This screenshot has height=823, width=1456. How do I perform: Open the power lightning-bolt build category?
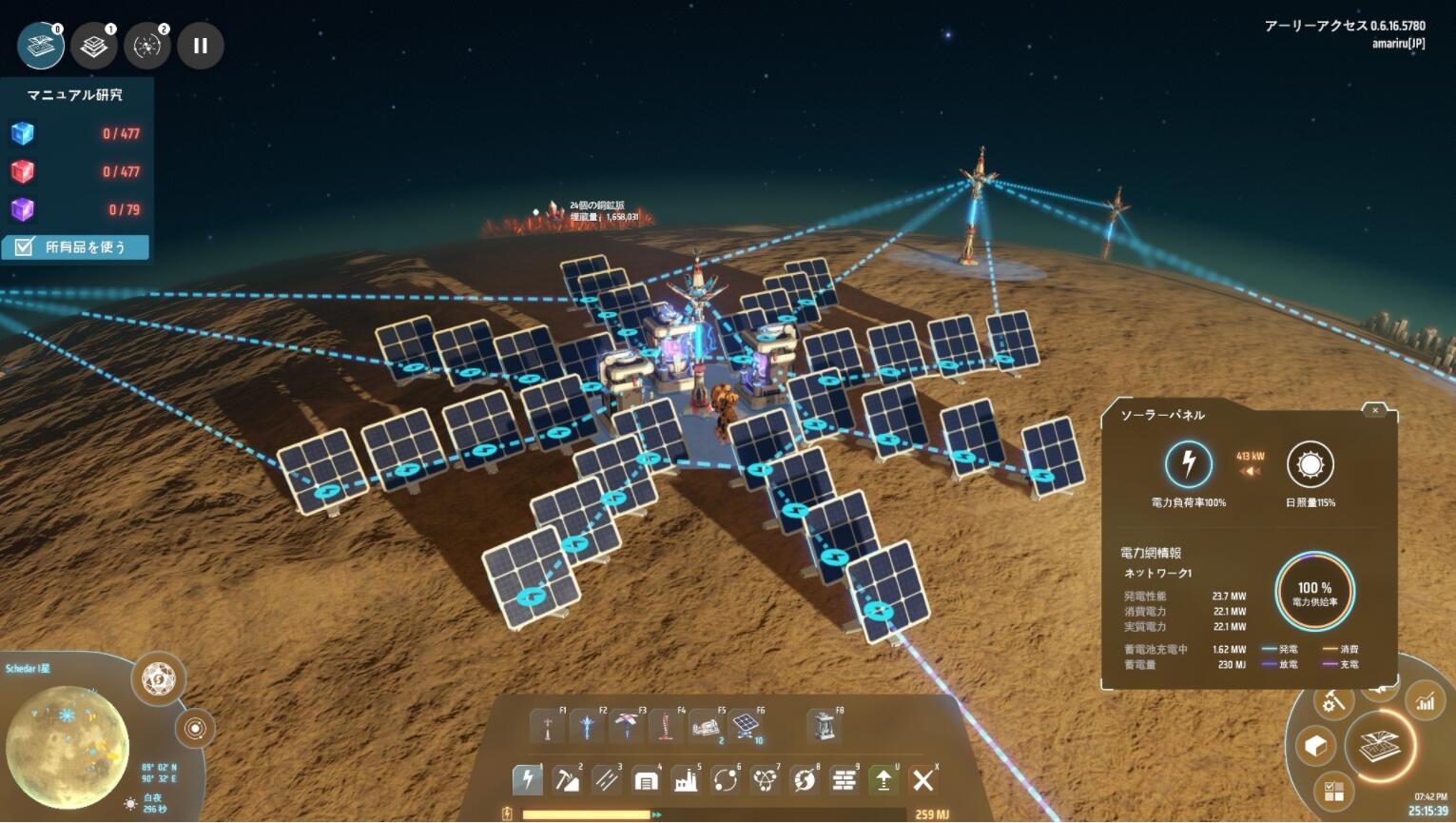click(x=527, y=780)
